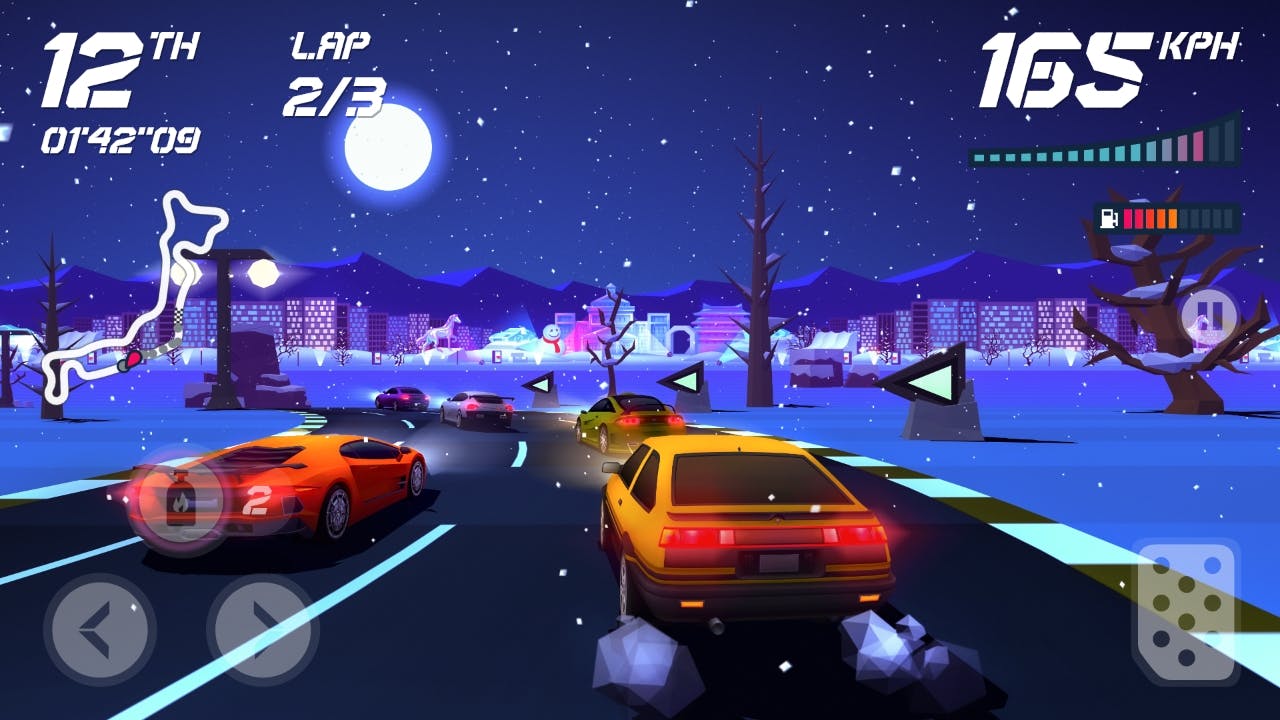Image resolution: width=1280 pixels, height=720 pixels.
Task: Steer right with the right arrow button
Action: (x=262, y=630)
